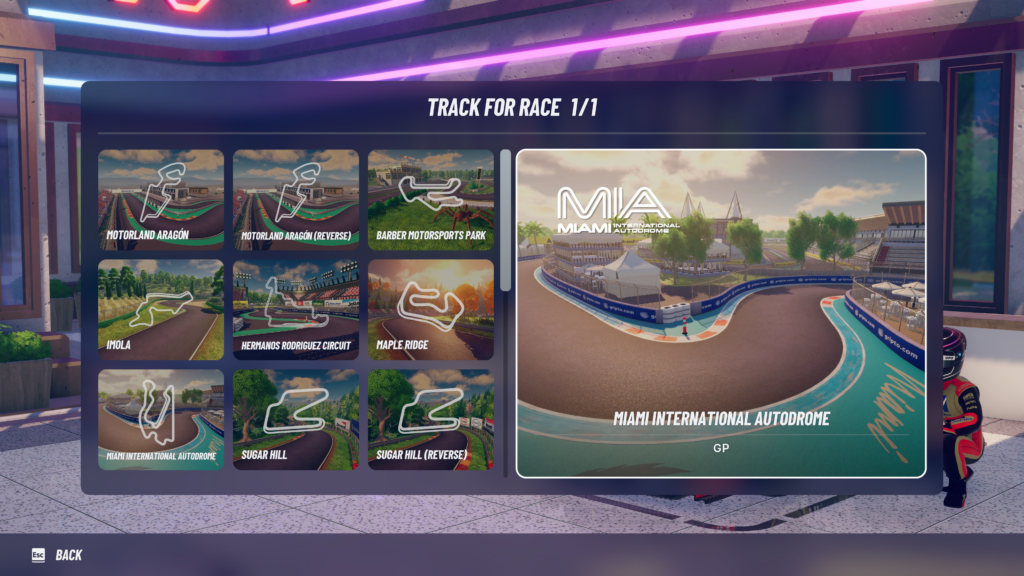Screen dimensions: 1024x576
Task: Choose the Sugar Hill (Reverse) track
Action: pyautogui.click(x=431, y=420)
